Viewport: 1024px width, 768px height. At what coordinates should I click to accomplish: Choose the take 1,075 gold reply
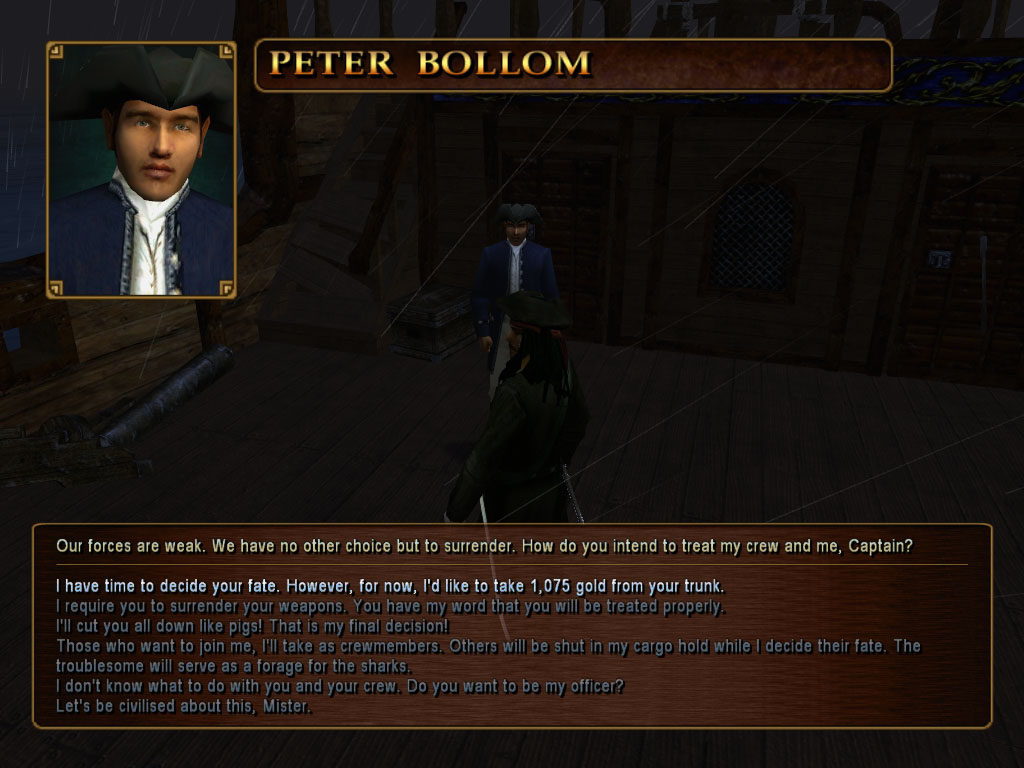[390, 586]
